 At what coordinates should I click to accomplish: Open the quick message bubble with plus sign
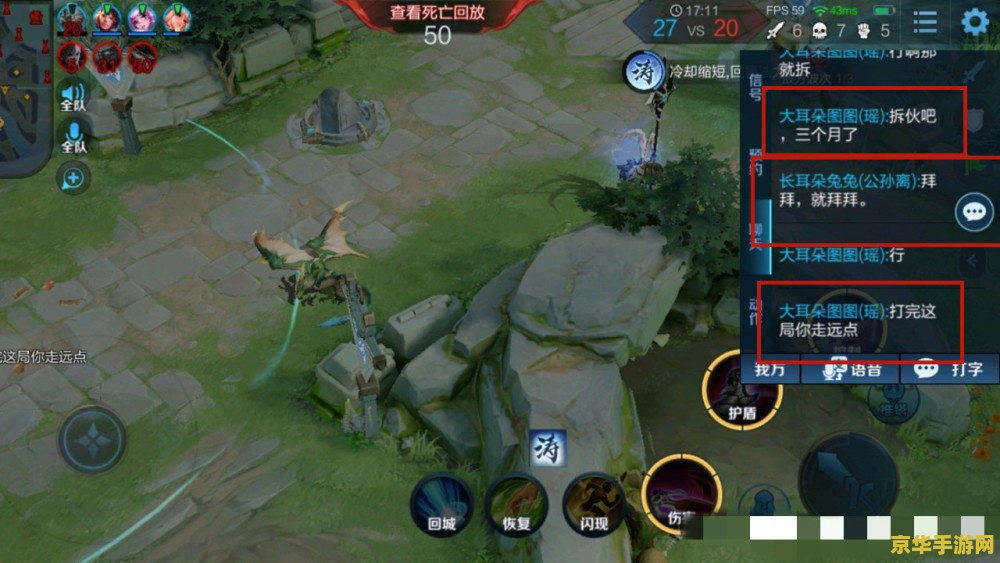point(74,179)
